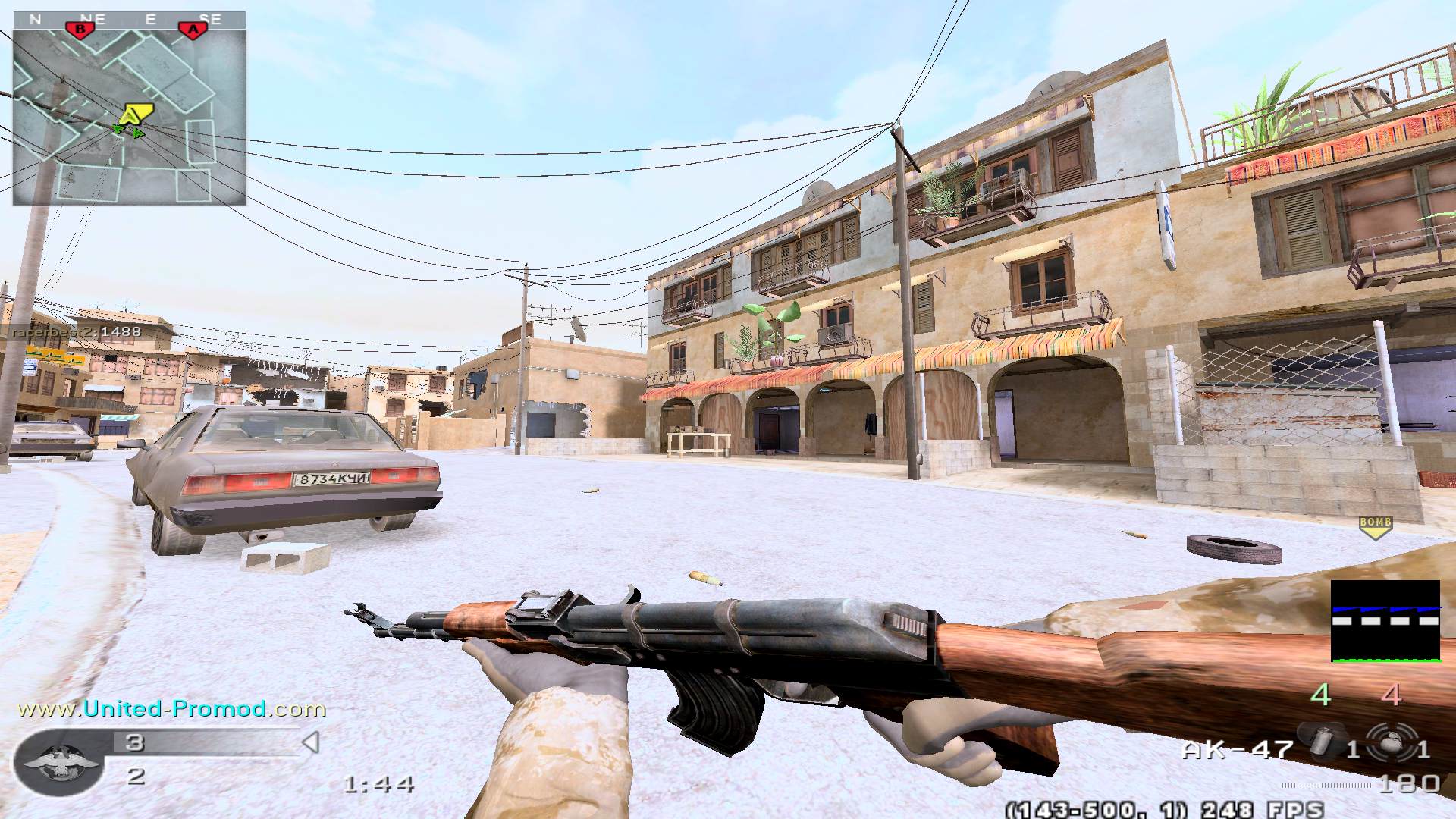Select the red B objective marker
The height and width of the screenshot is (819, 1456).
pyautogui.click(x=80, y=30)
